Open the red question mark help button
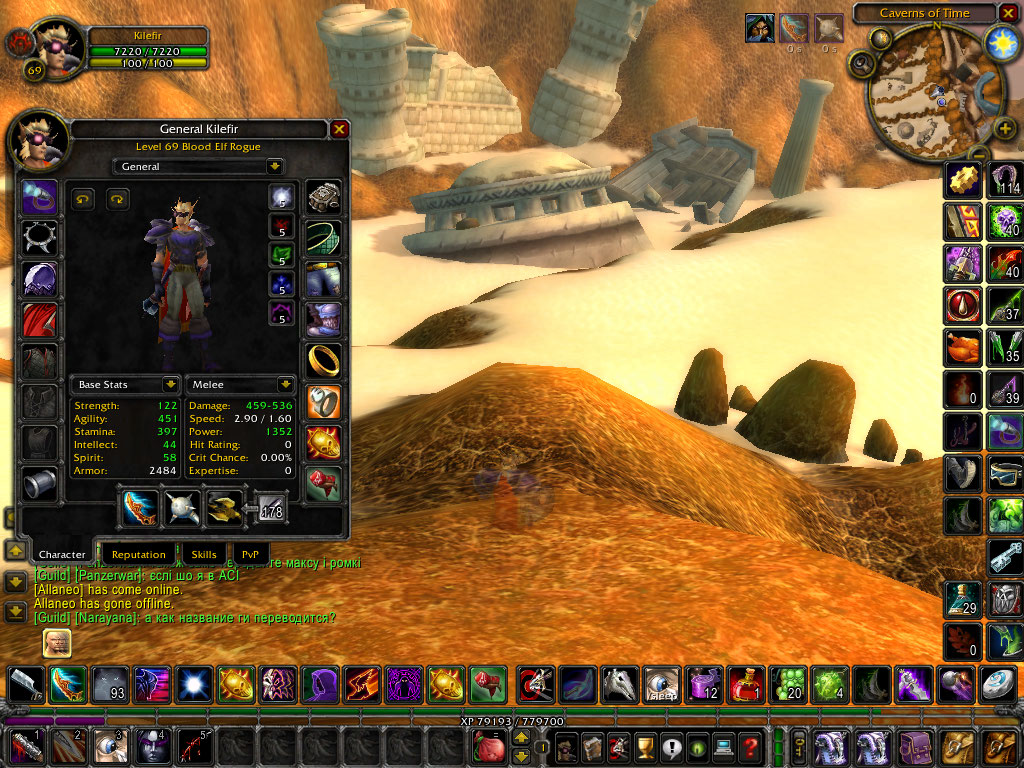 749,745
